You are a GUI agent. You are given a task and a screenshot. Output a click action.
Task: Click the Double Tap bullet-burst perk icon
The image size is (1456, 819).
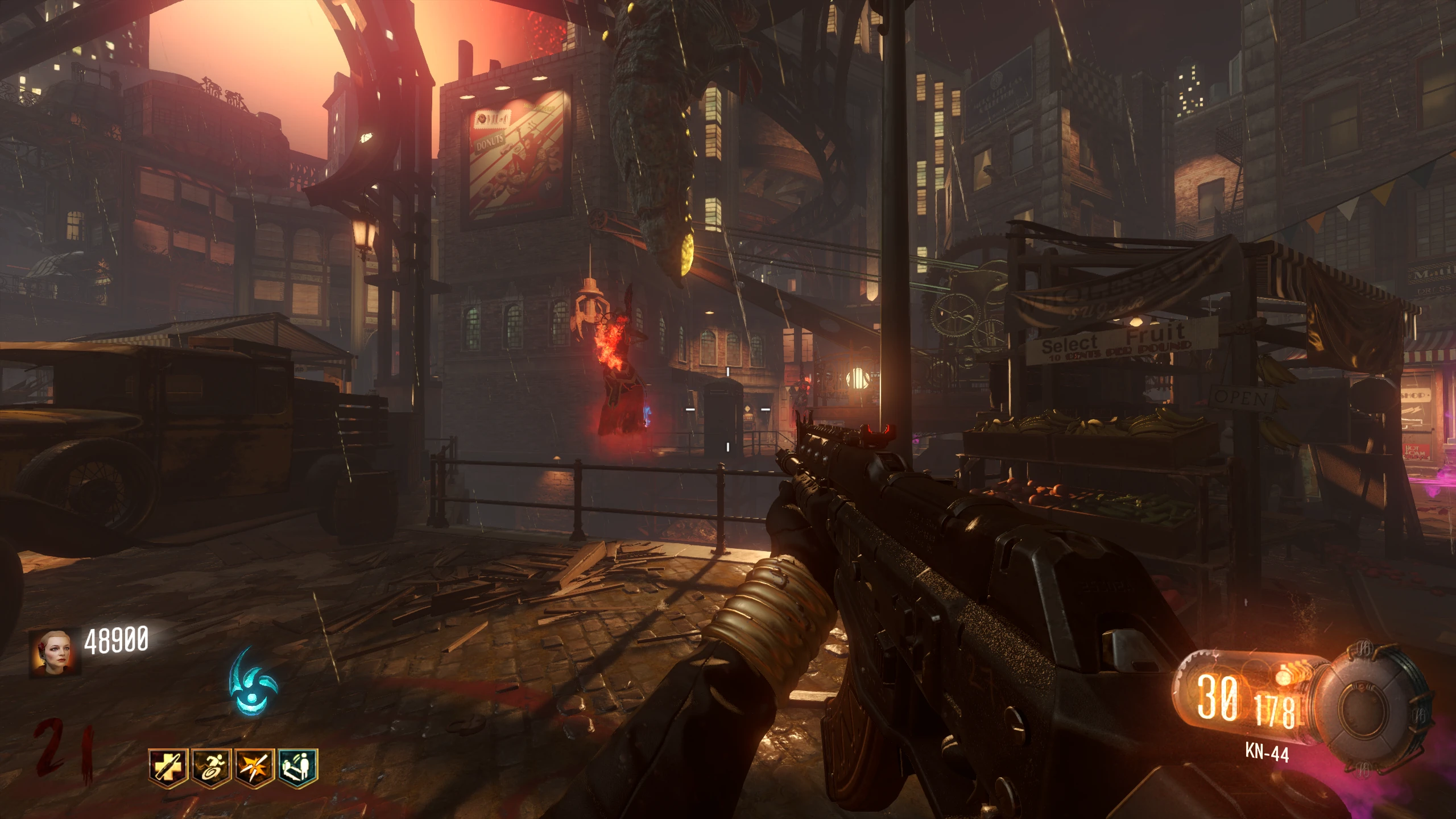[x=255, y=768]
